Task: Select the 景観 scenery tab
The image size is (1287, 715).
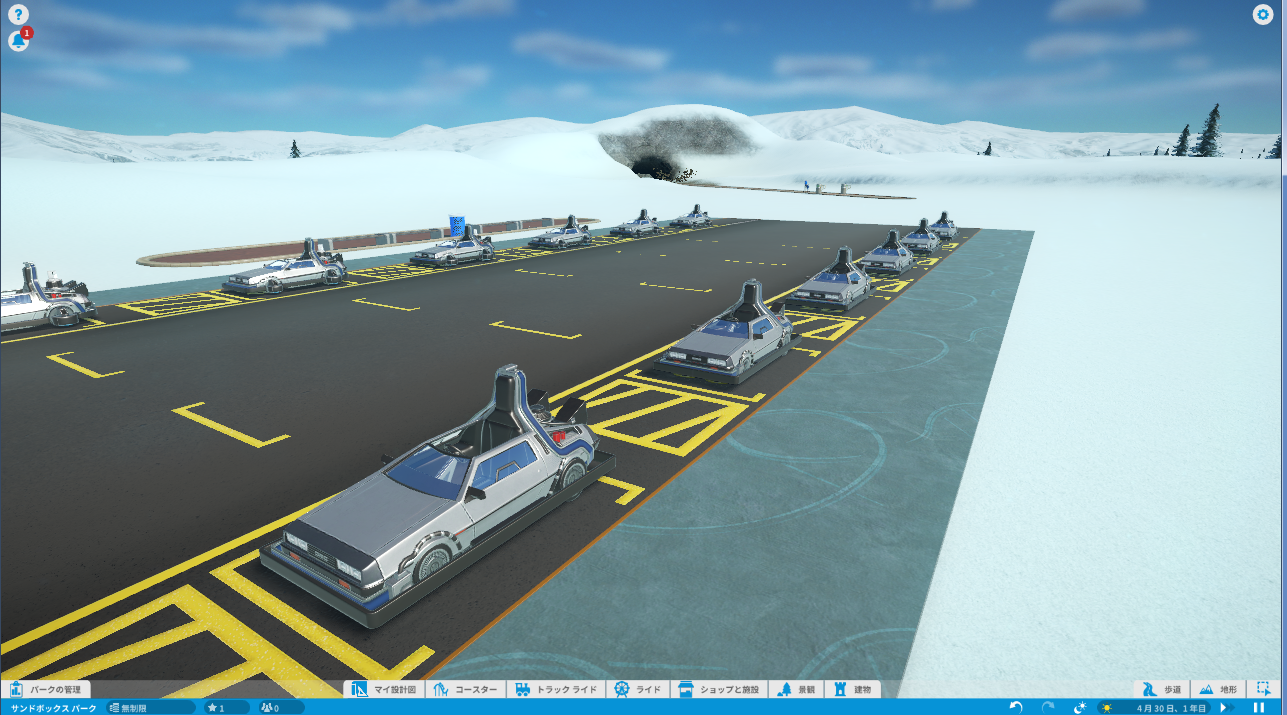Action: click(x=796, y=689)
